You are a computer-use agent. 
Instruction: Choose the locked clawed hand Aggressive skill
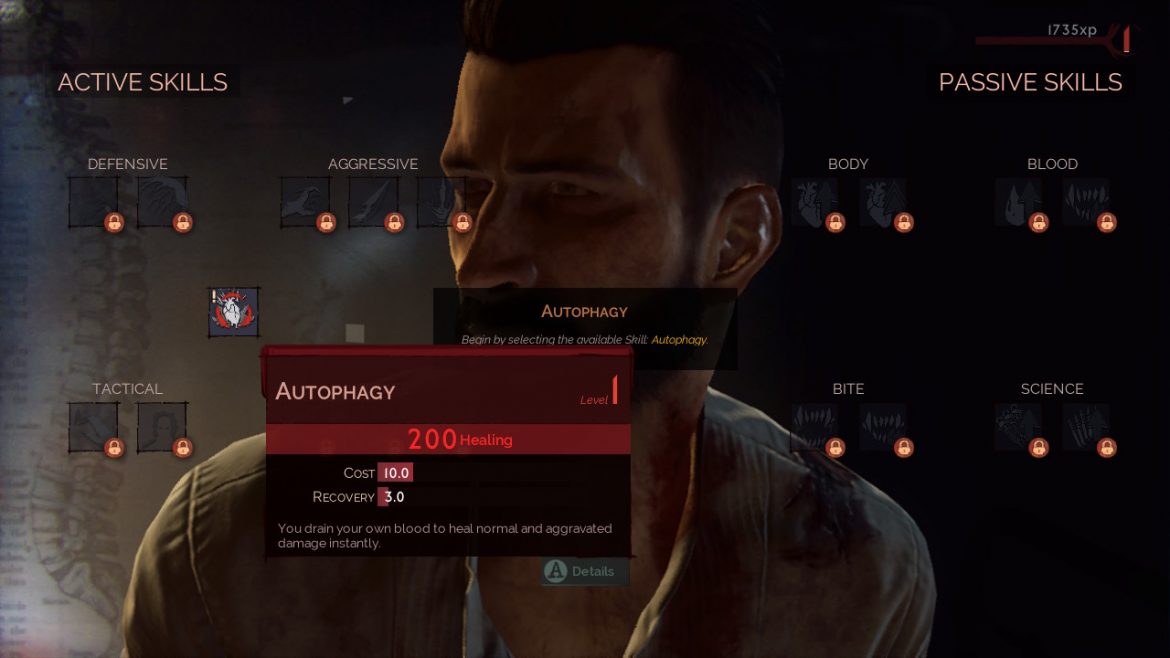coord(304,202)
